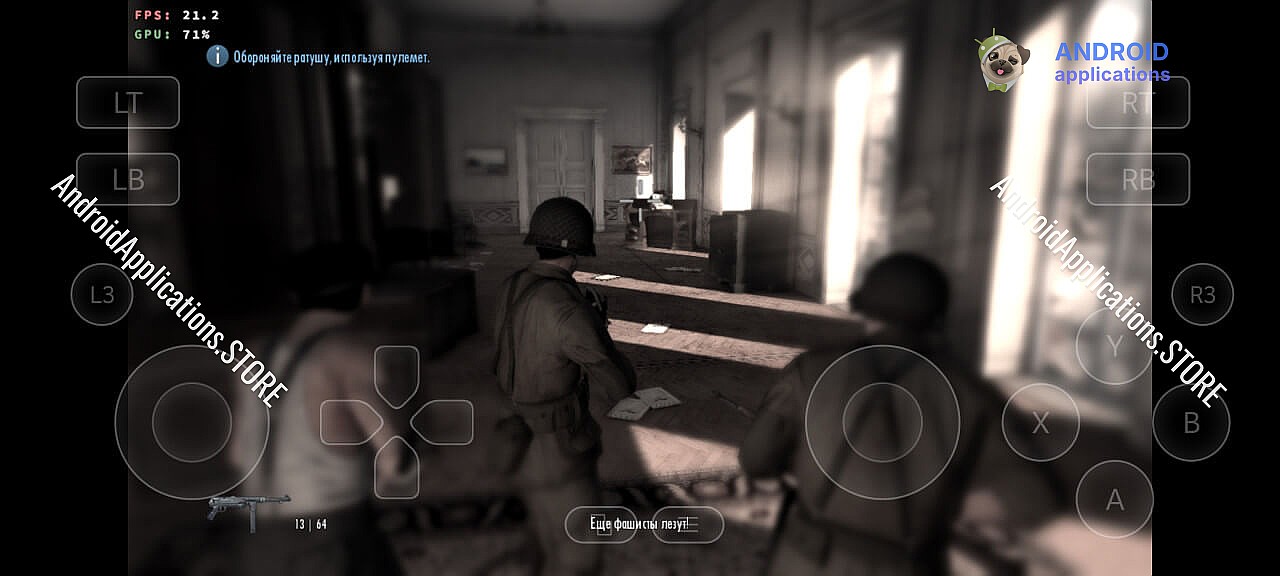The height and width of the screenshot is (576, 1280).
Task: Tap the overlapping-squares view button
Action: pyautogui.click(x=601, y=525)
